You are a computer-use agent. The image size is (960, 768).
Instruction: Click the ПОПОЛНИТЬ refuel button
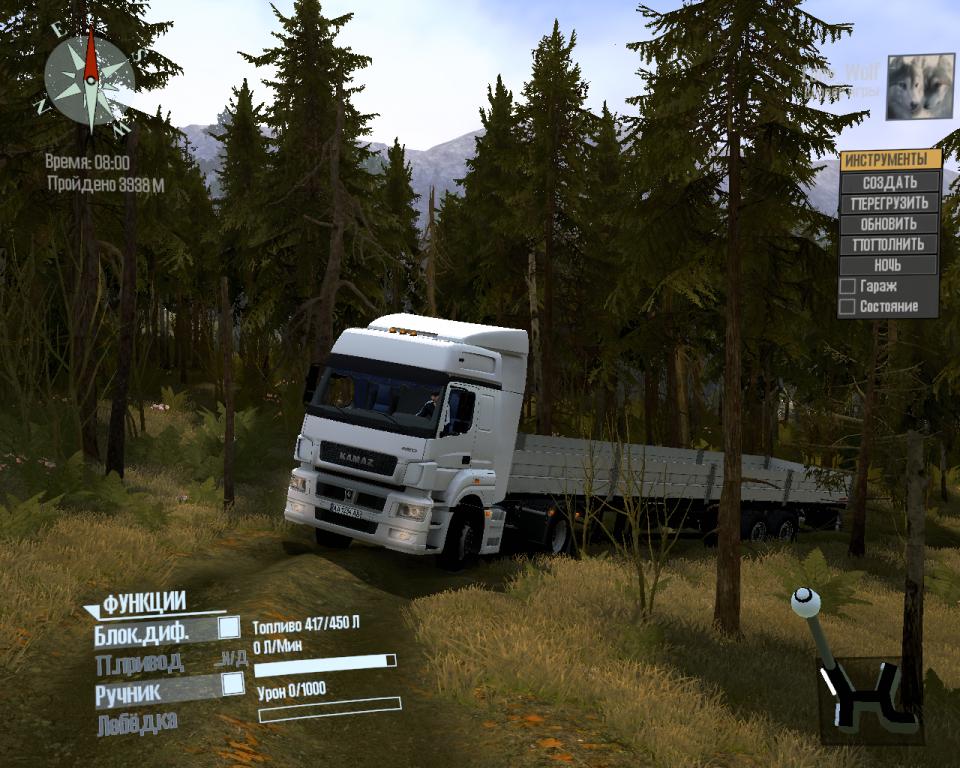[x=889, y=244]
